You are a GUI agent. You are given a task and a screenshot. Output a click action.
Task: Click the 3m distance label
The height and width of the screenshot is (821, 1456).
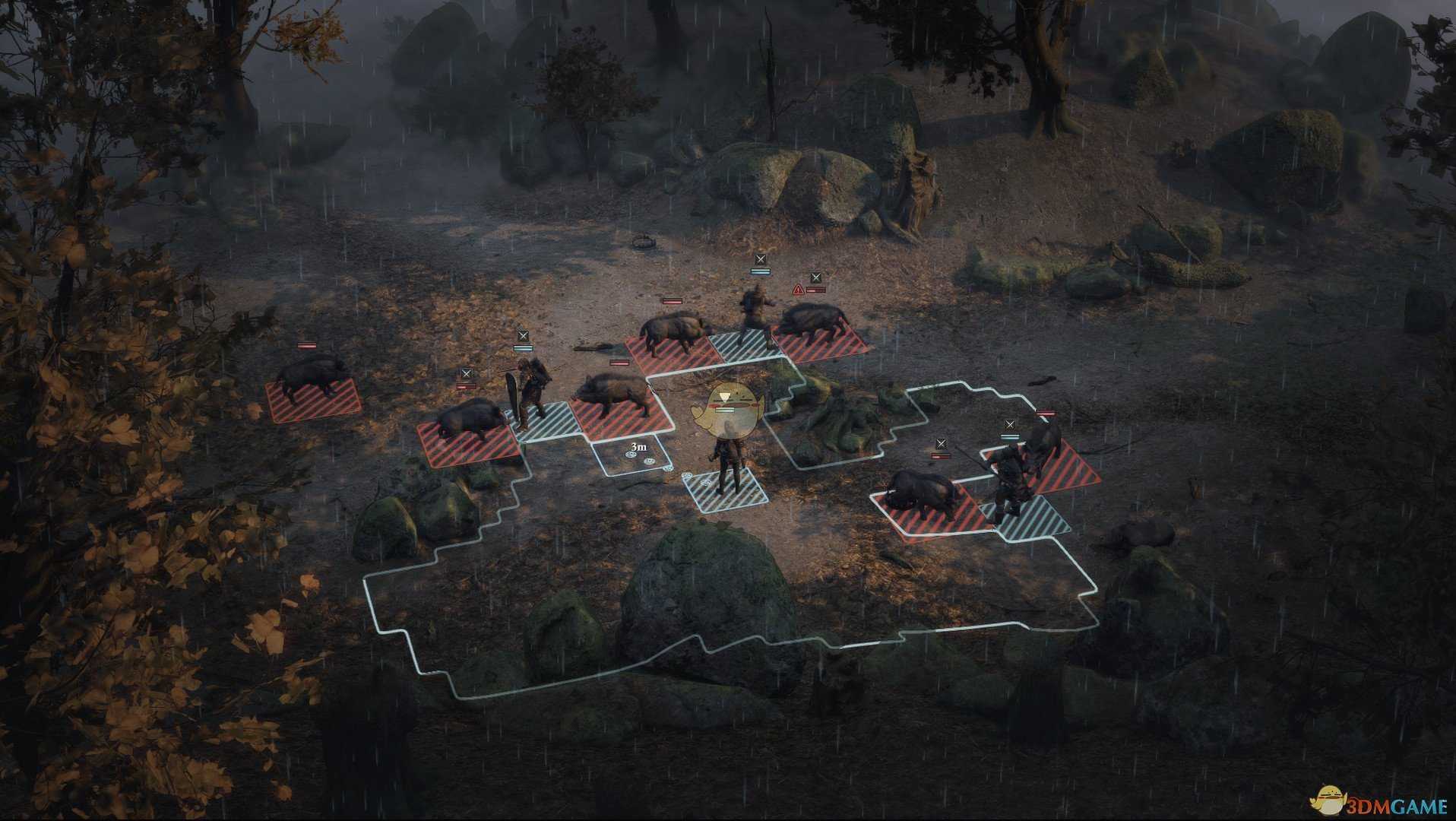pos(639,447)
